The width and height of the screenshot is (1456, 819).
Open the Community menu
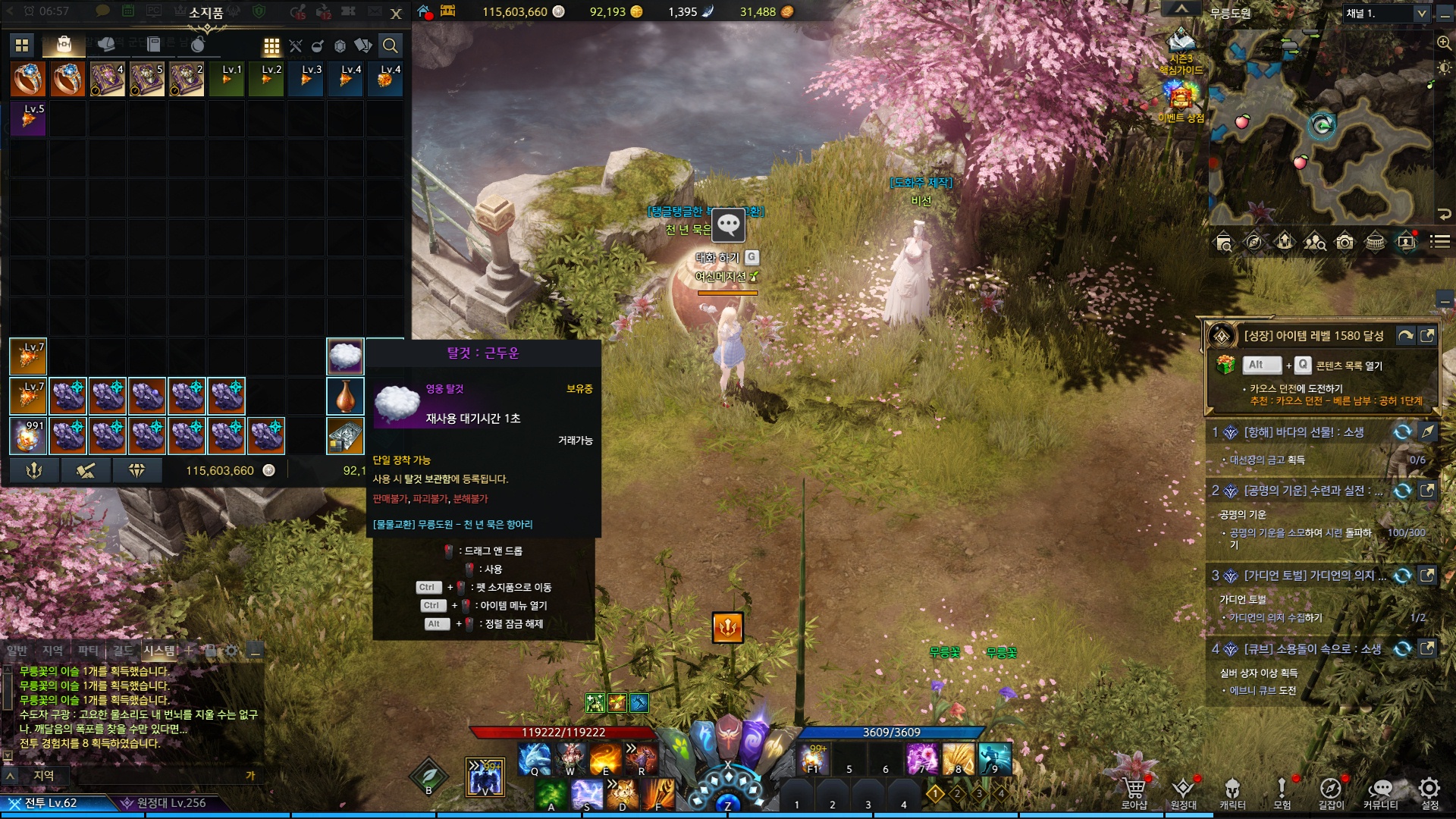pyautogui.click(x=1381, y=791)
